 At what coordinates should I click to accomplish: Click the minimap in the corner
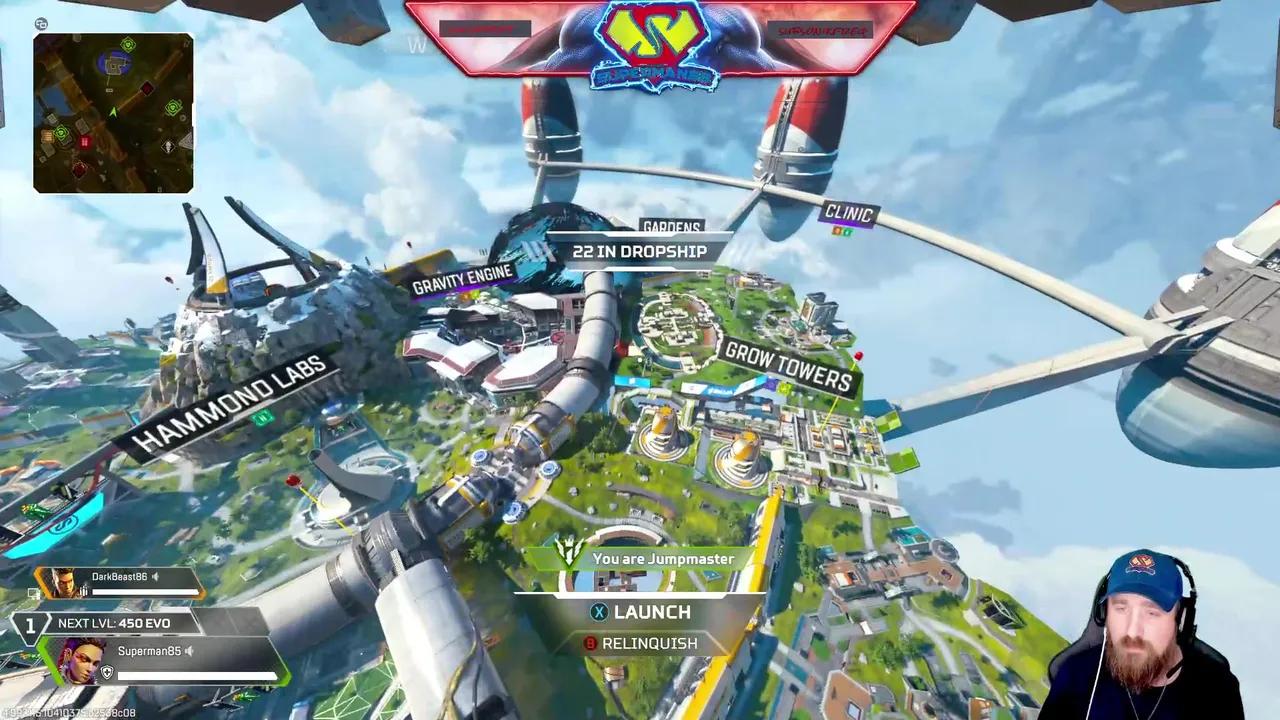113,113
